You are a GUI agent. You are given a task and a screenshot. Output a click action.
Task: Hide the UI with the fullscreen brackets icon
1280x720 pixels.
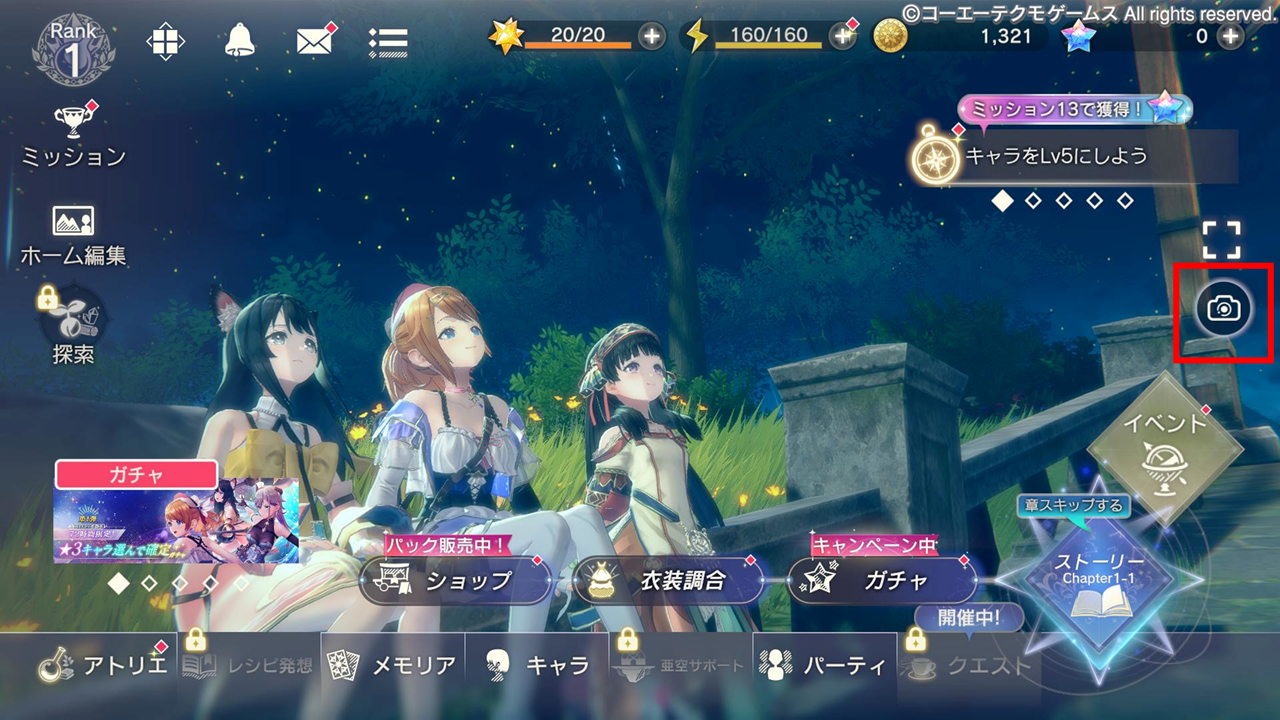(1221, 240)
